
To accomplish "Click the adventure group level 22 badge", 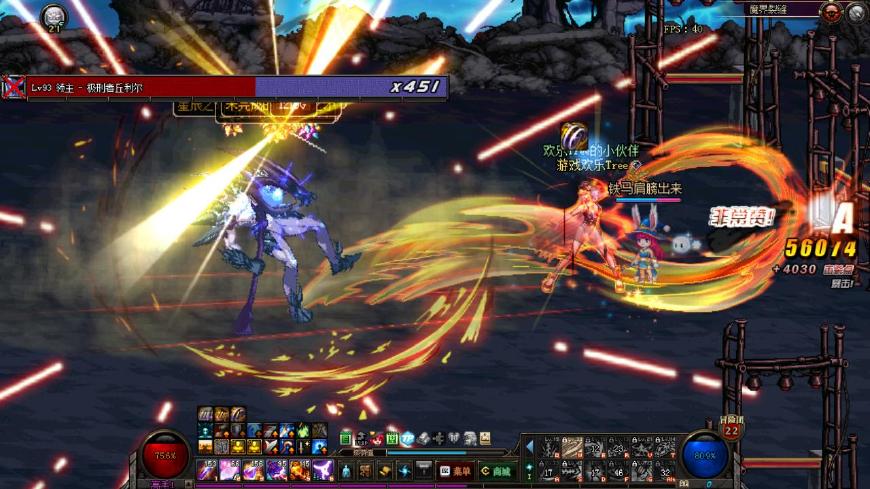I will coord(731,430).
